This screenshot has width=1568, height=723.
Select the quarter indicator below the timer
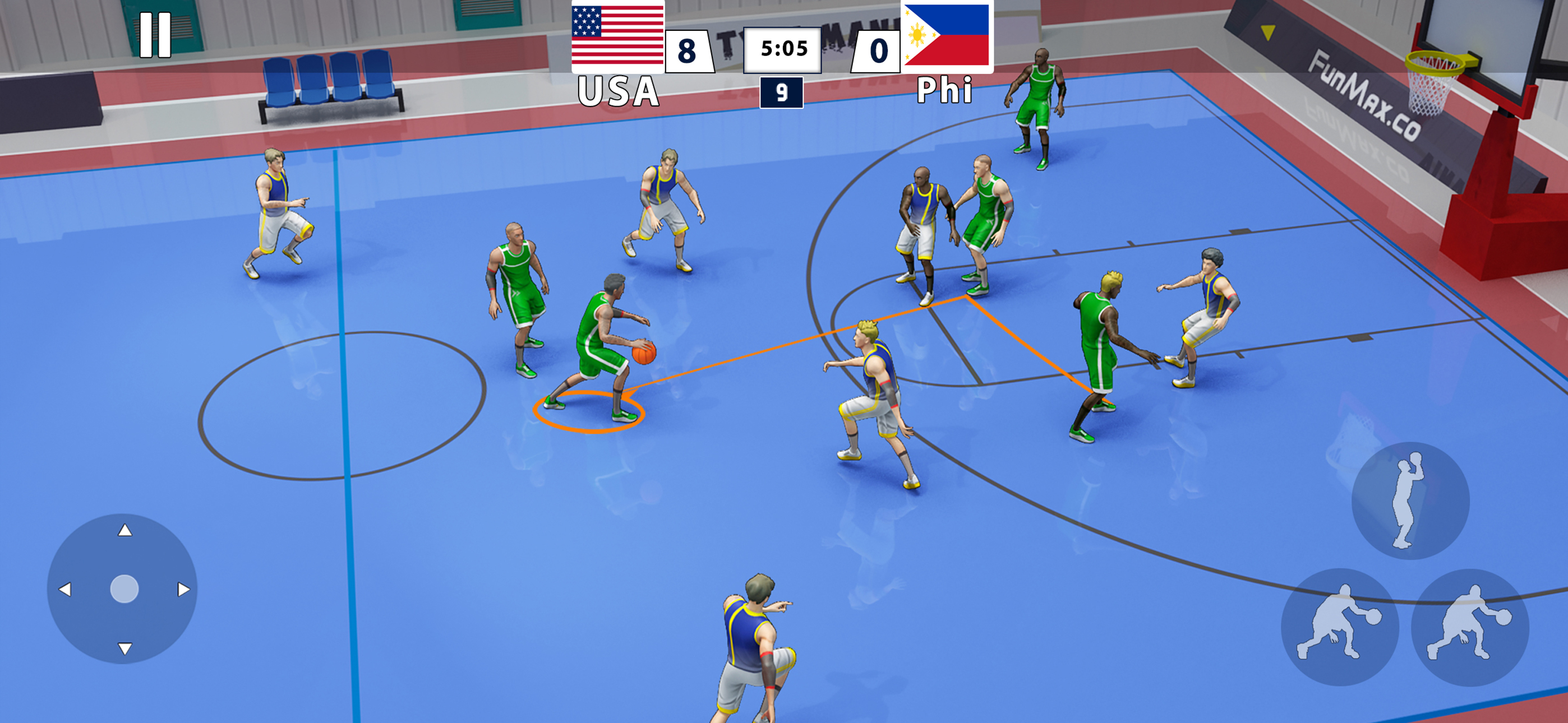[x=782, y=94]
